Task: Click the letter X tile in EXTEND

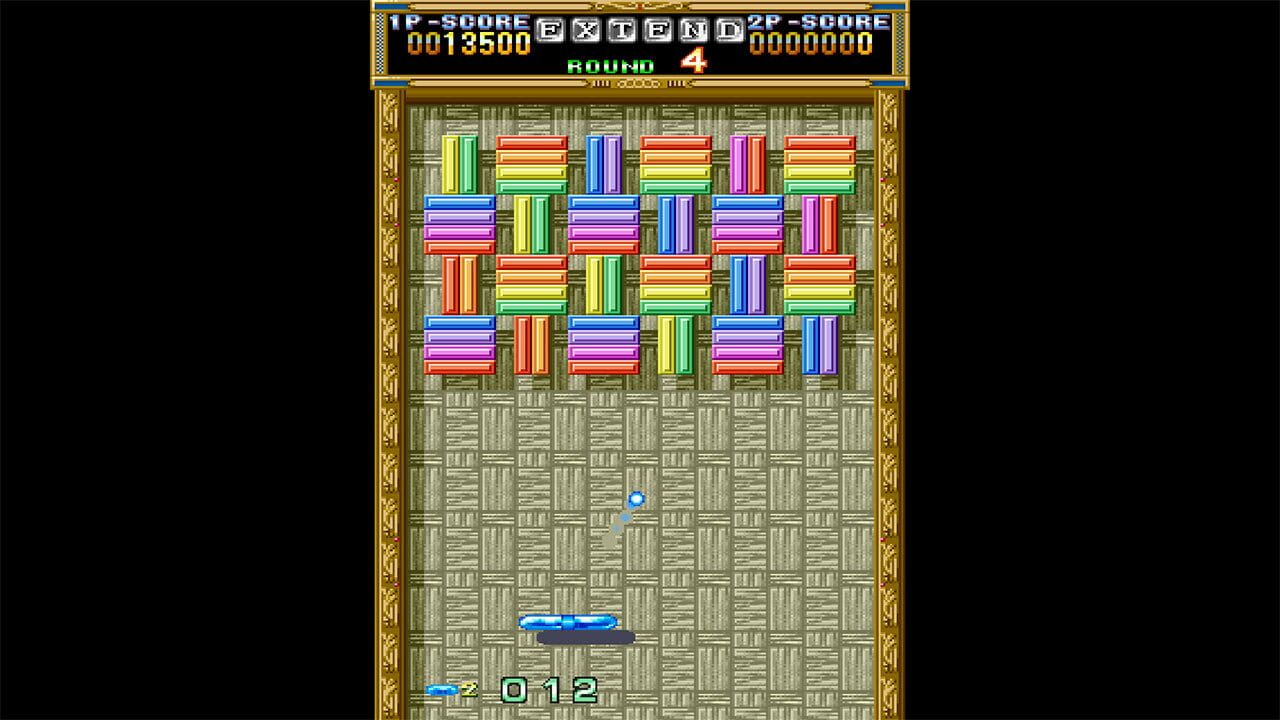Action: 585,31
